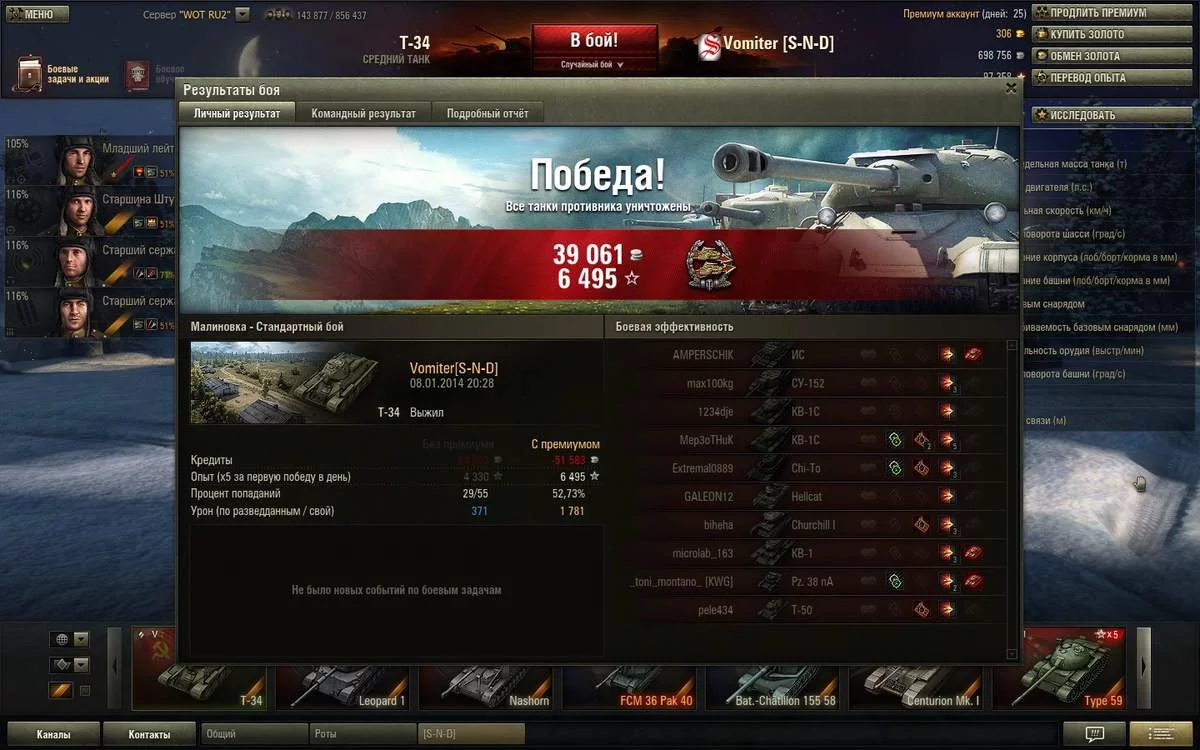Open the Подробный отчёт tab
The image size is (1200, 750).
(487, 113)
